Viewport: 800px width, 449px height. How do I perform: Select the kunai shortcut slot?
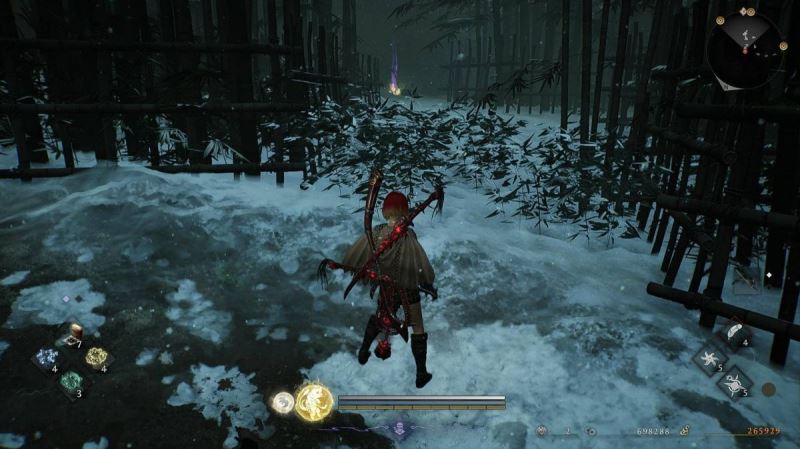(735, 383)
